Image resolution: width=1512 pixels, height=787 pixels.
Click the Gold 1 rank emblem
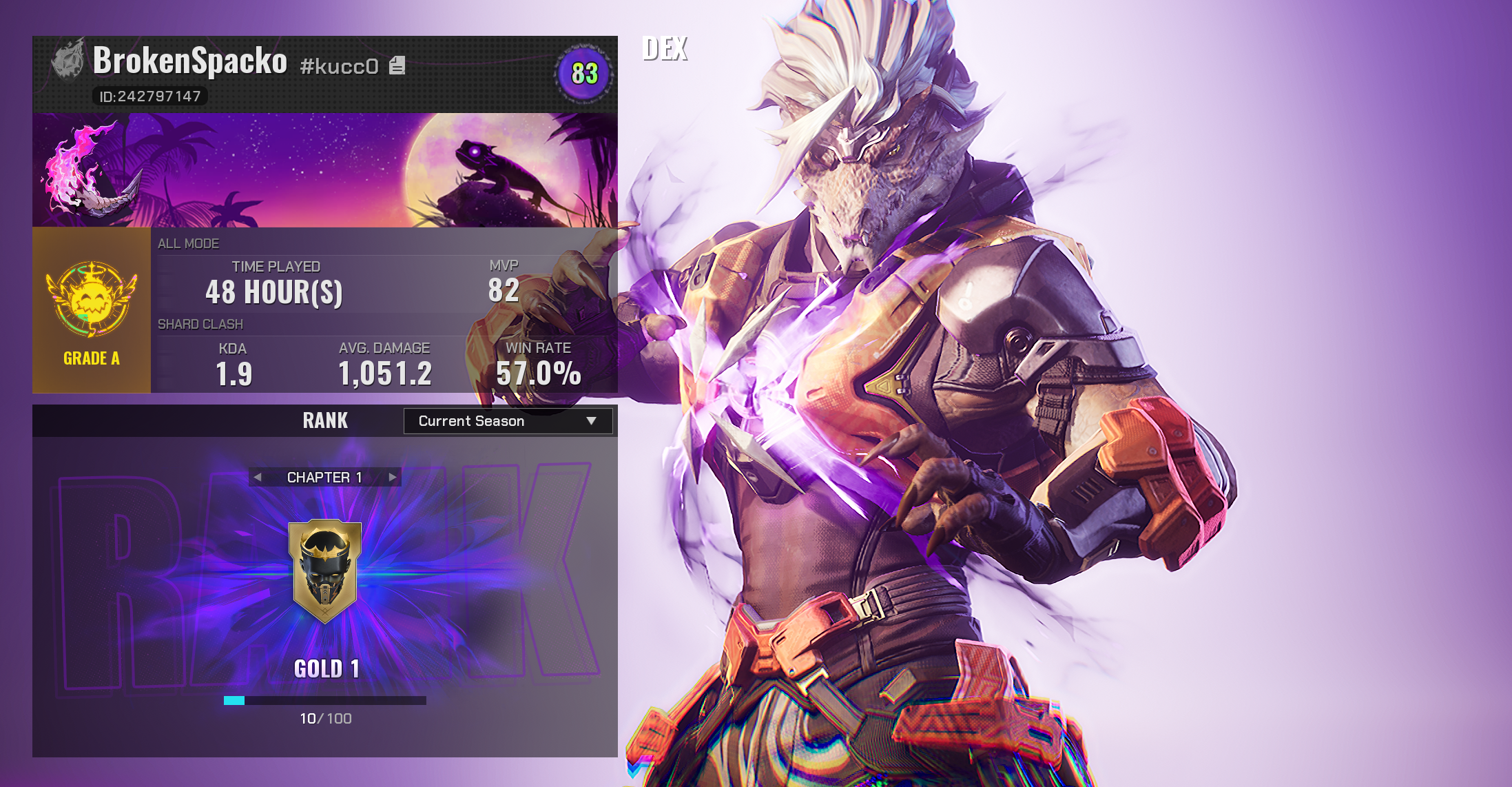[x=325, y=571]
